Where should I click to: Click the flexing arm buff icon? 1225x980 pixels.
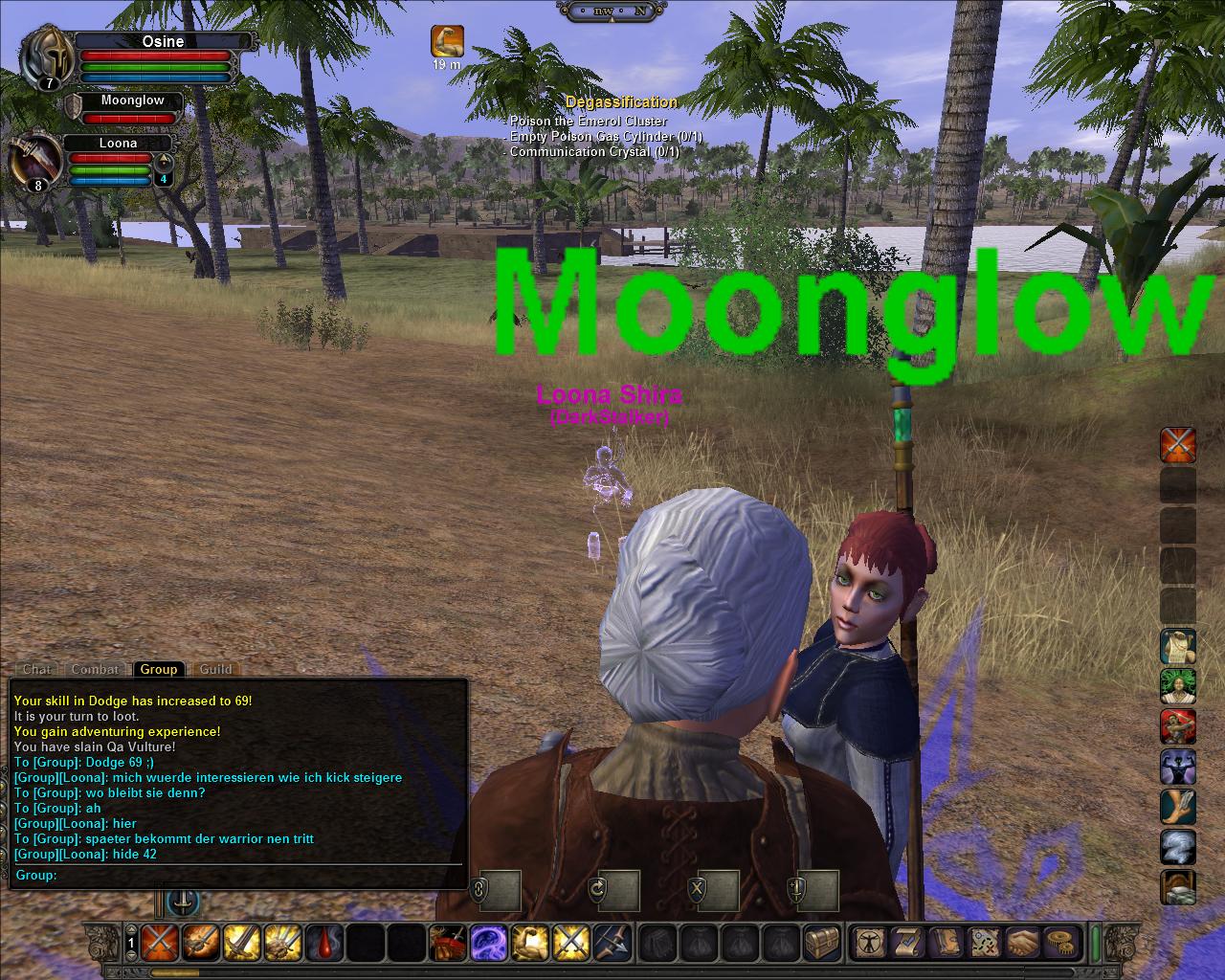tap(447, 41)
